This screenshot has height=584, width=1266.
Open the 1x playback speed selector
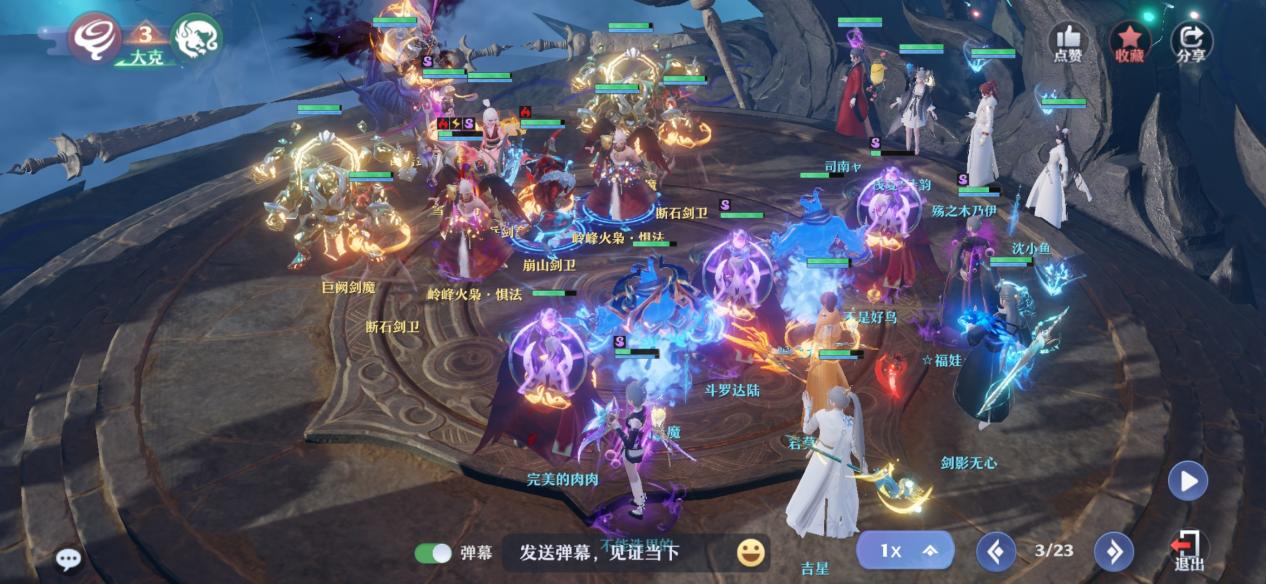point(904,551)
